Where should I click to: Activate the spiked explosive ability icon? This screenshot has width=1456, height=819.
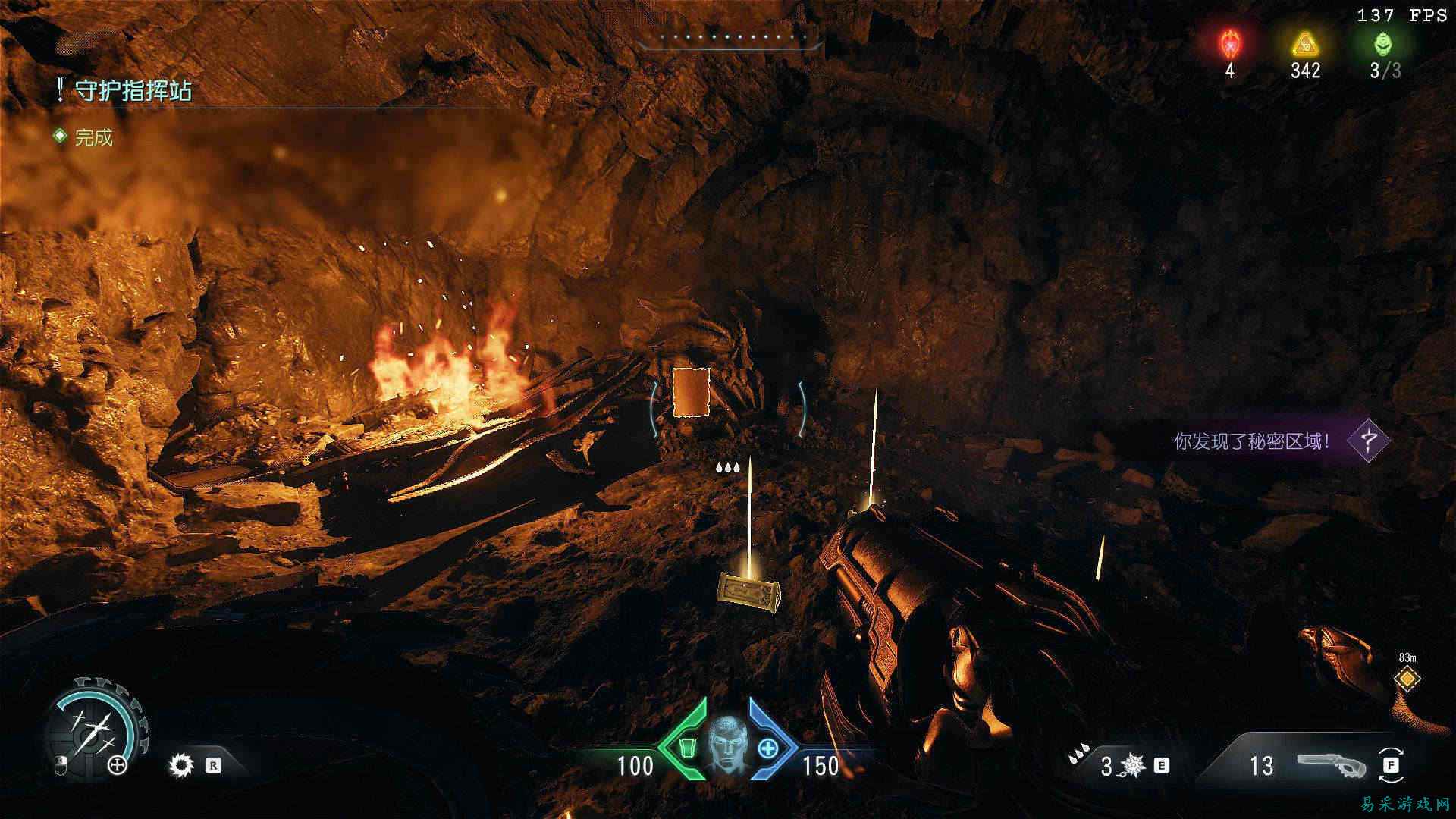(x=1133, y=766)
